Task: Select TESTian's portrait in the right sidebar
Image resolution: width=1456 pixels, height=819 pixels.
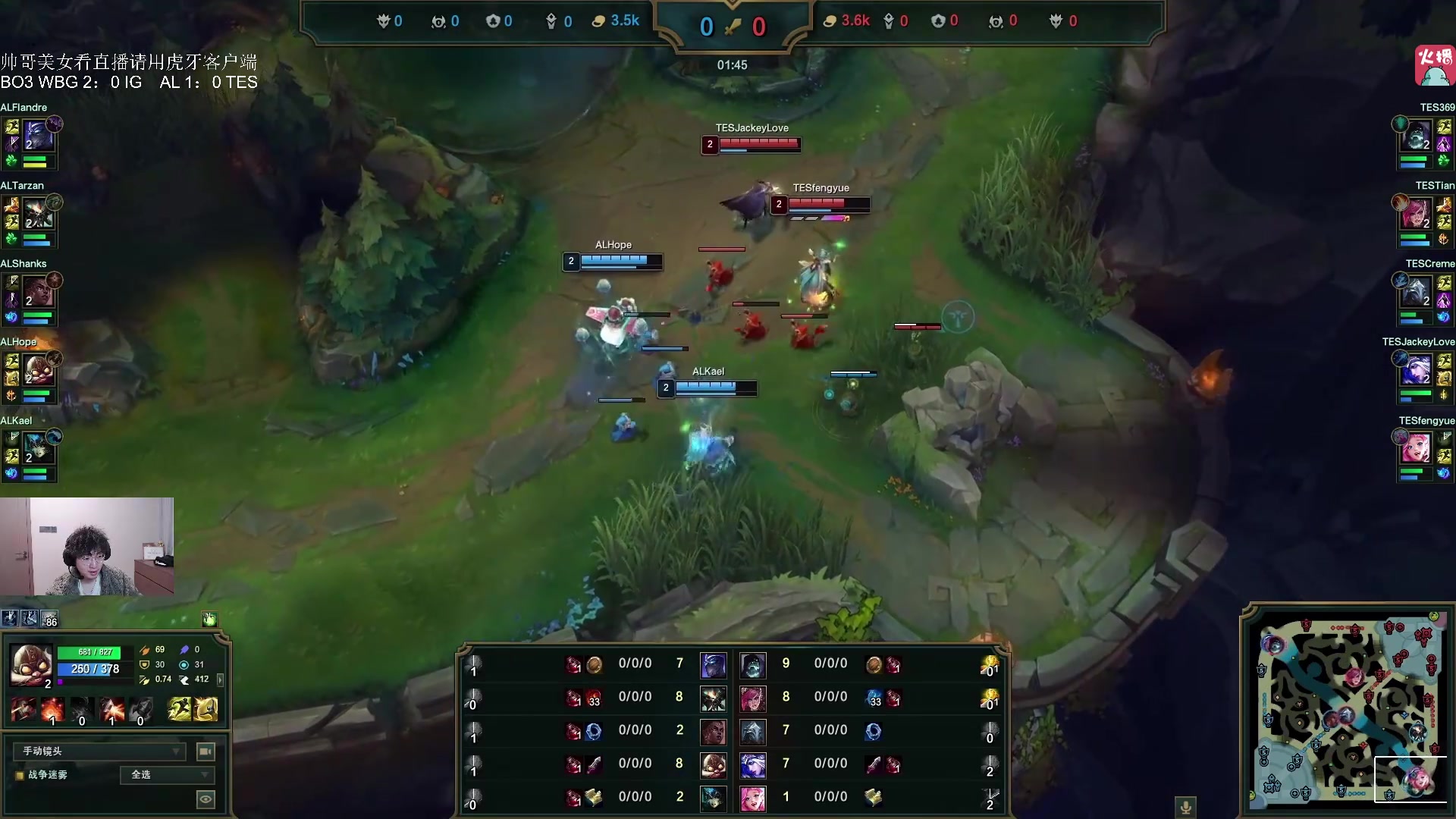Action: click(x=1417, y=215)
